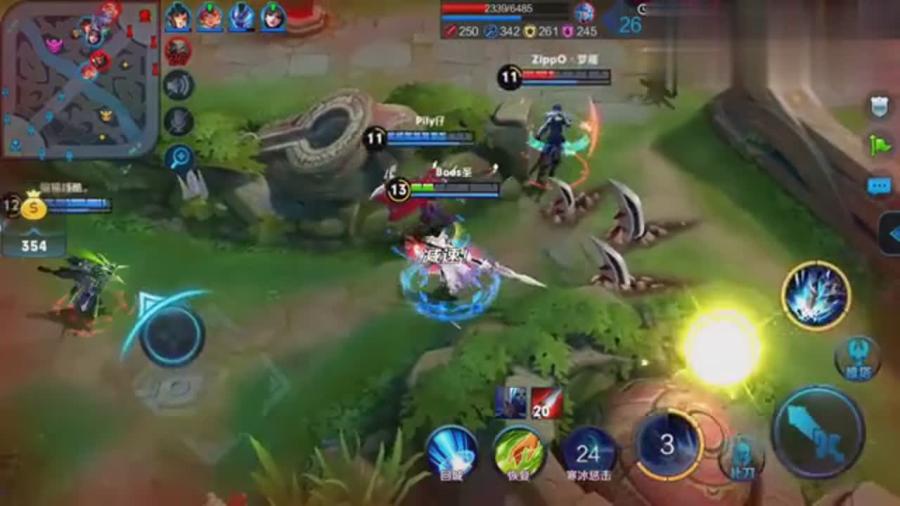Toggle the speaker voice output button

pos(178,86)
